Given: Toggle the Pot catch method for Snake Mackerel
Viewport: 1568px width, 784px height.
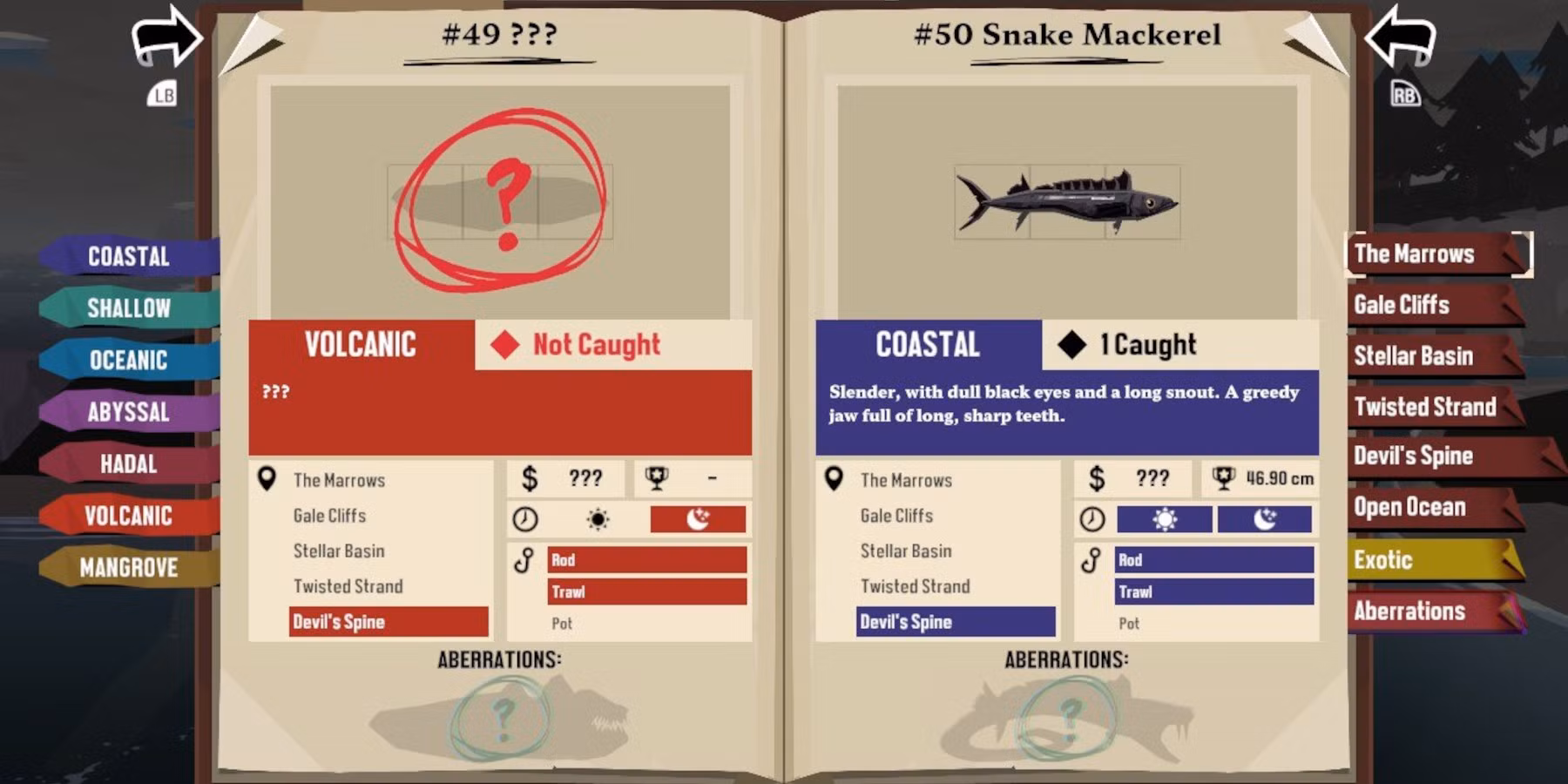Looking at the screenshot, I should (1129, 623).
